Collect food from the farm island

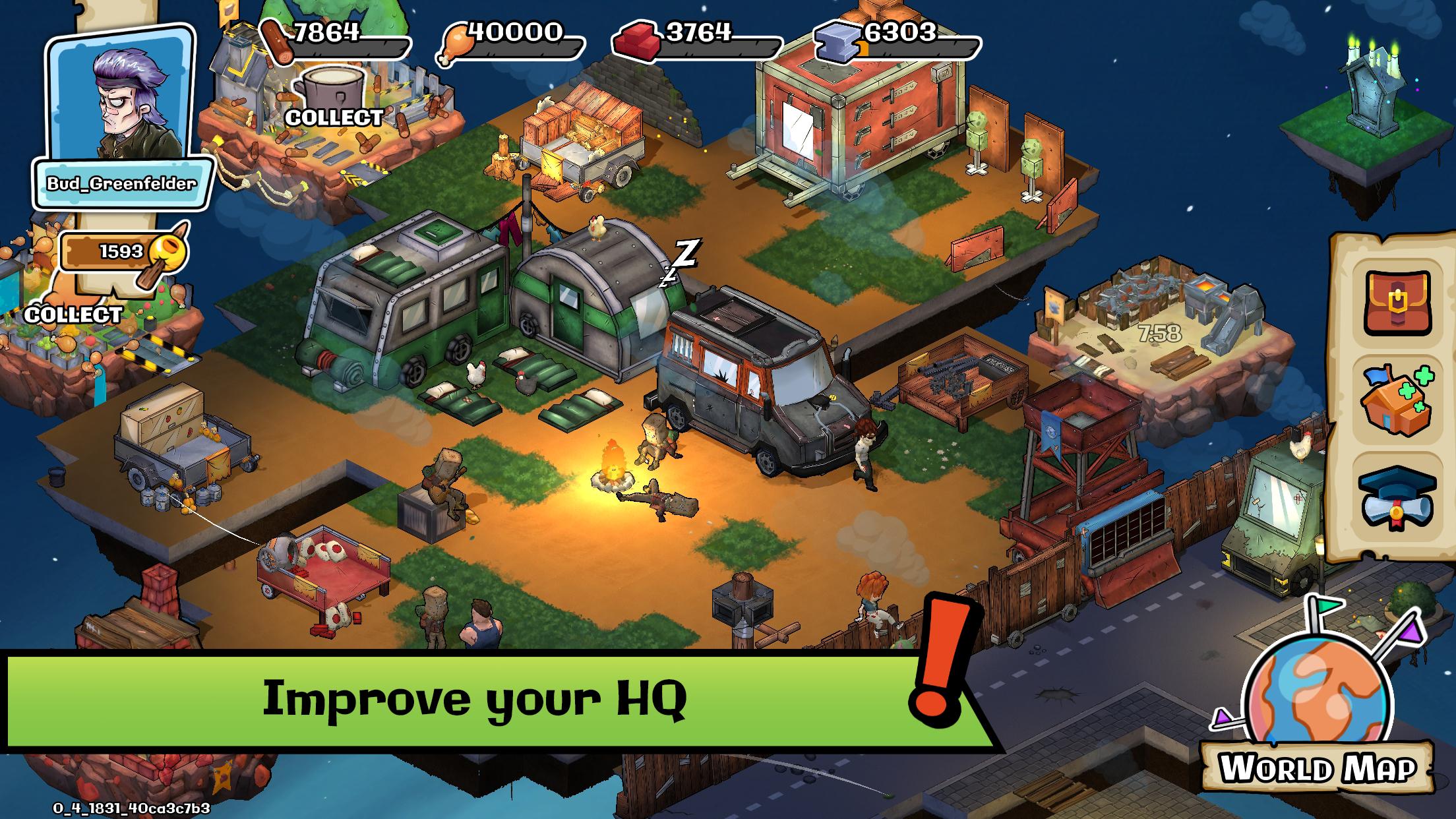click(x=73, y=314)
